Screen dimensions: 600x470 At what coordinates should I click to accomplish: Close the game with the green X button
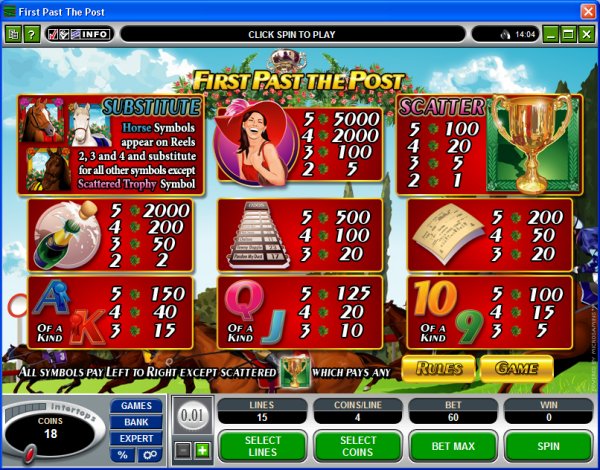586,34
